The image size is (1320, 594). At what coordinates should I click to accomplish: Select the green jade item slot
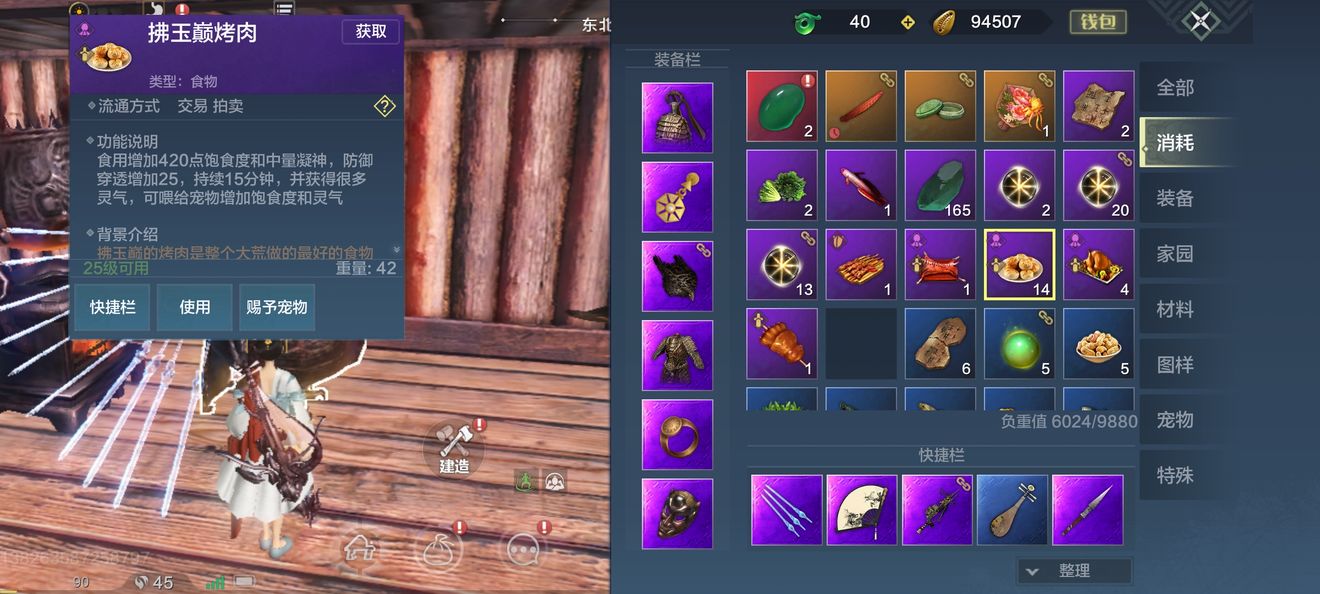pos(782,106)
